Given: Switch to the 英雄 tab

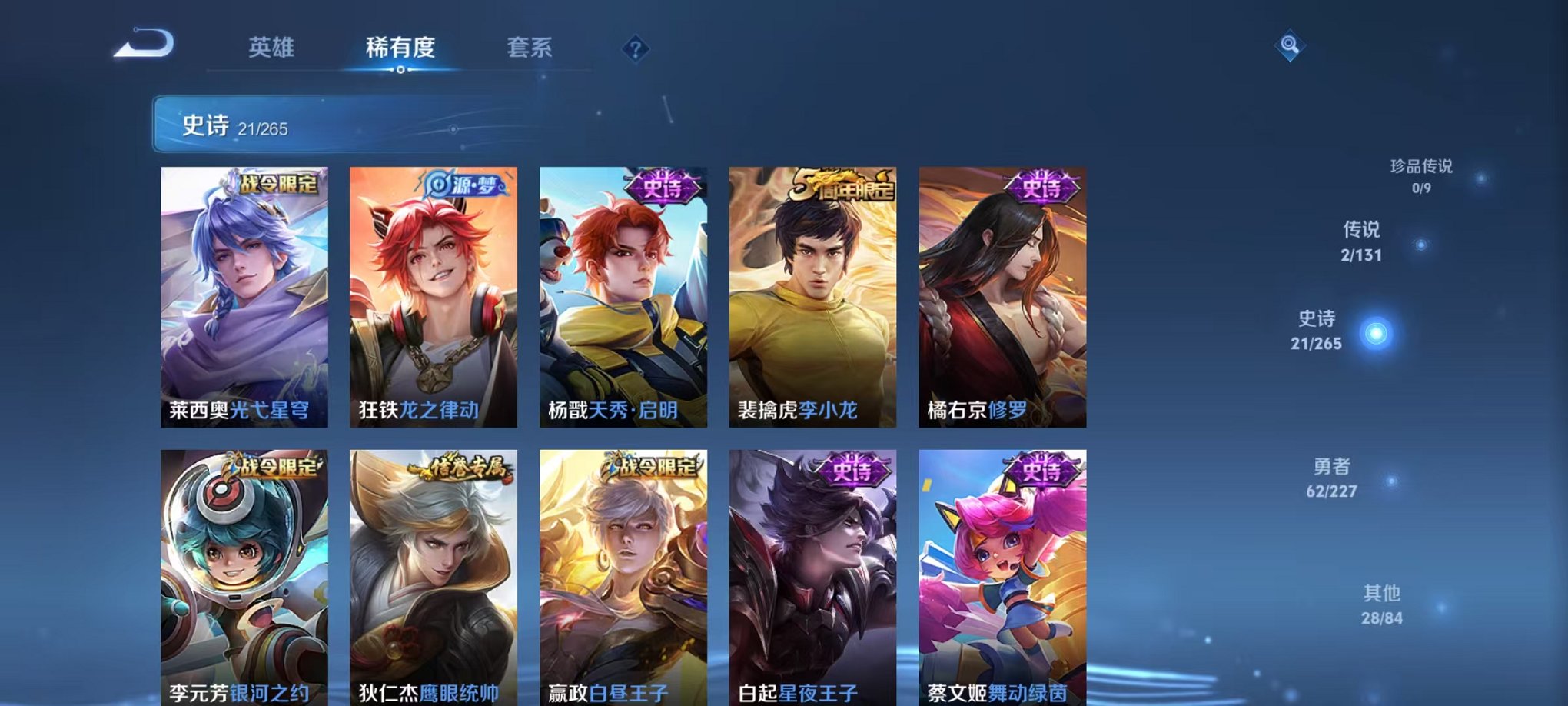Looking at the screenshot, I should coord(271,46).
